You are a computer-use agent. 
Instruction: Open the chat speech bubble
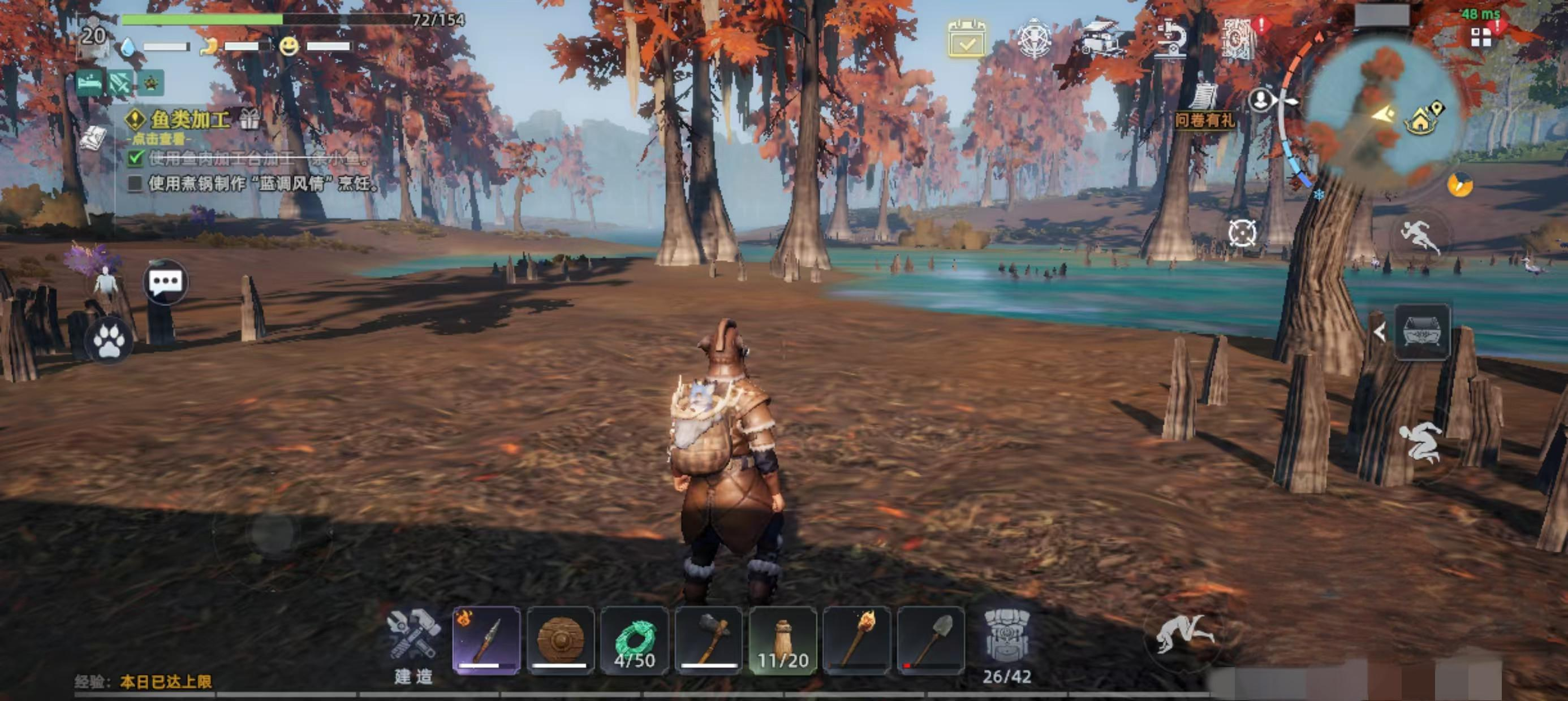coord(166,282)
